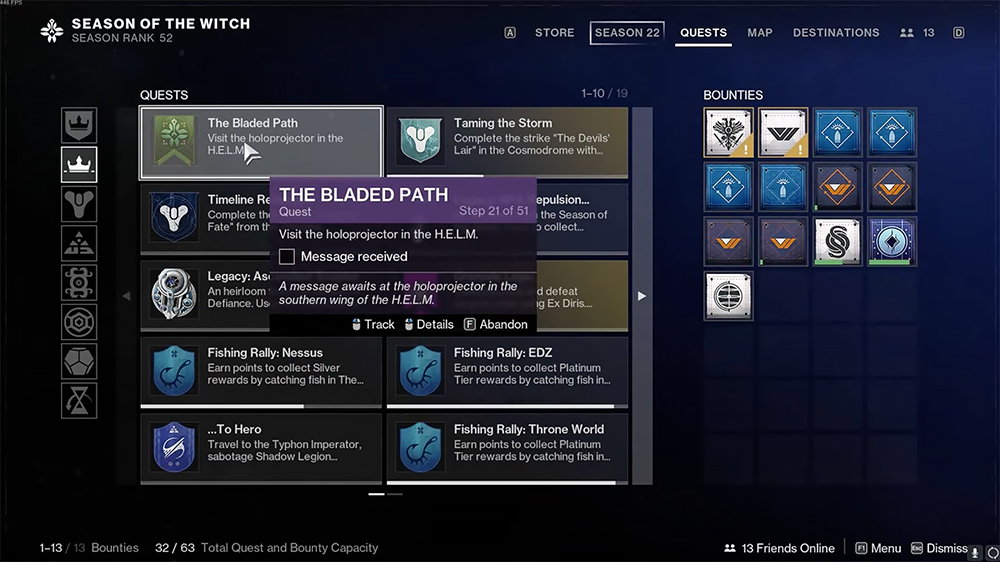Choose the hourglass quest category filter

point(79,400)
